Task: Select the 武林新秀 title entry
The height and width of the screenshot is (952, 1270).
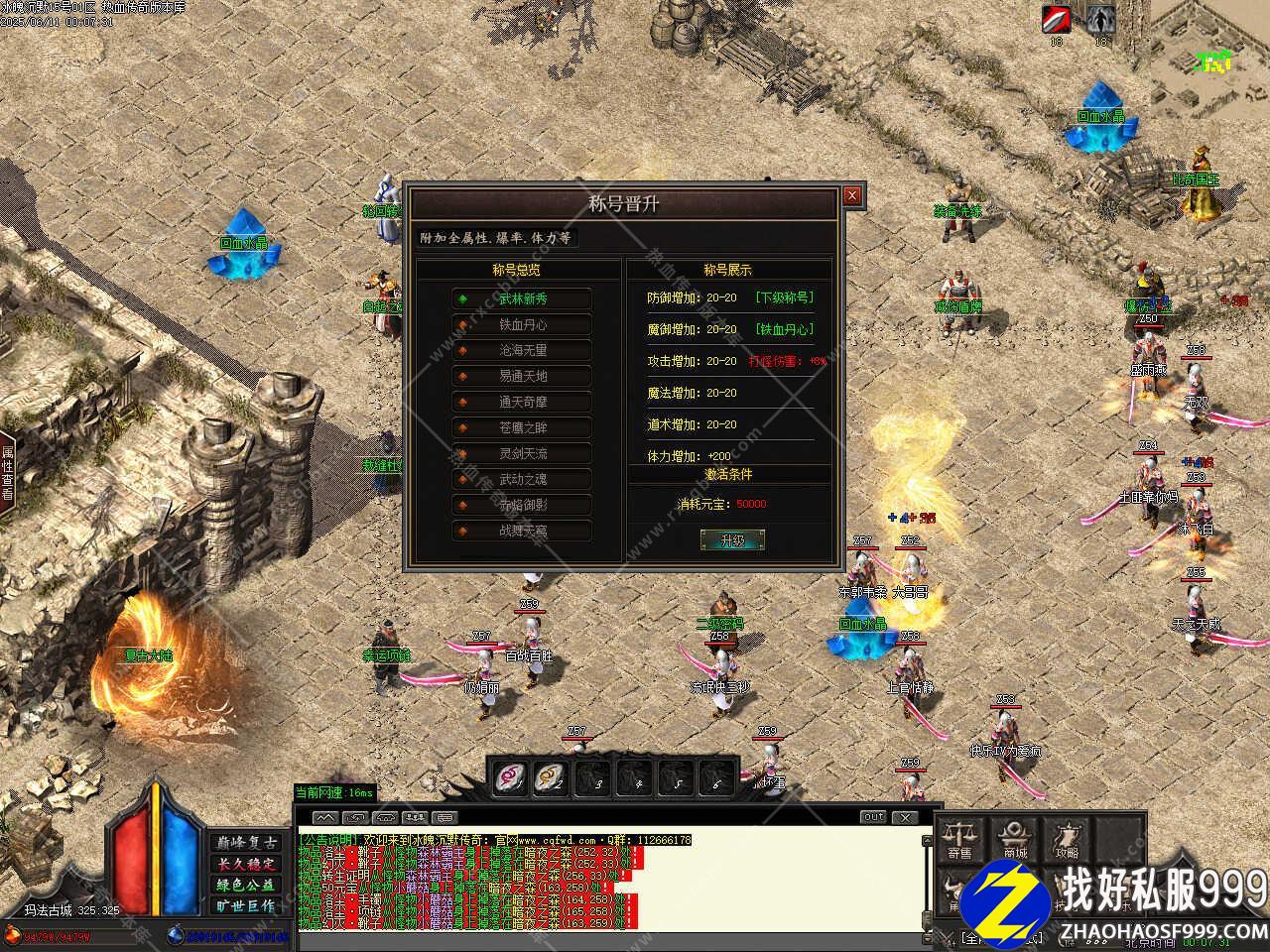Action: click(522, 298)
